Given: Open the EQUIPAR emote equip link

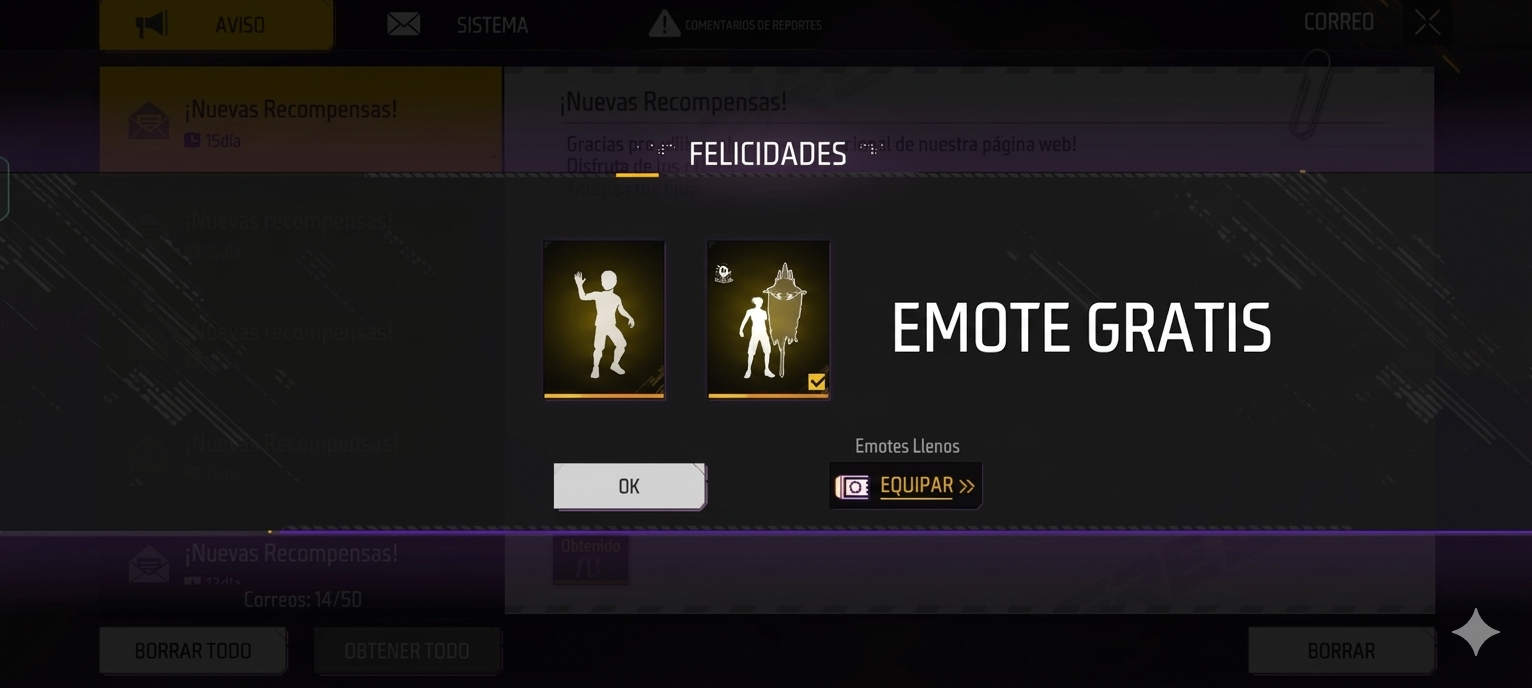Looking at the screenshot, I should pos(906,486).
